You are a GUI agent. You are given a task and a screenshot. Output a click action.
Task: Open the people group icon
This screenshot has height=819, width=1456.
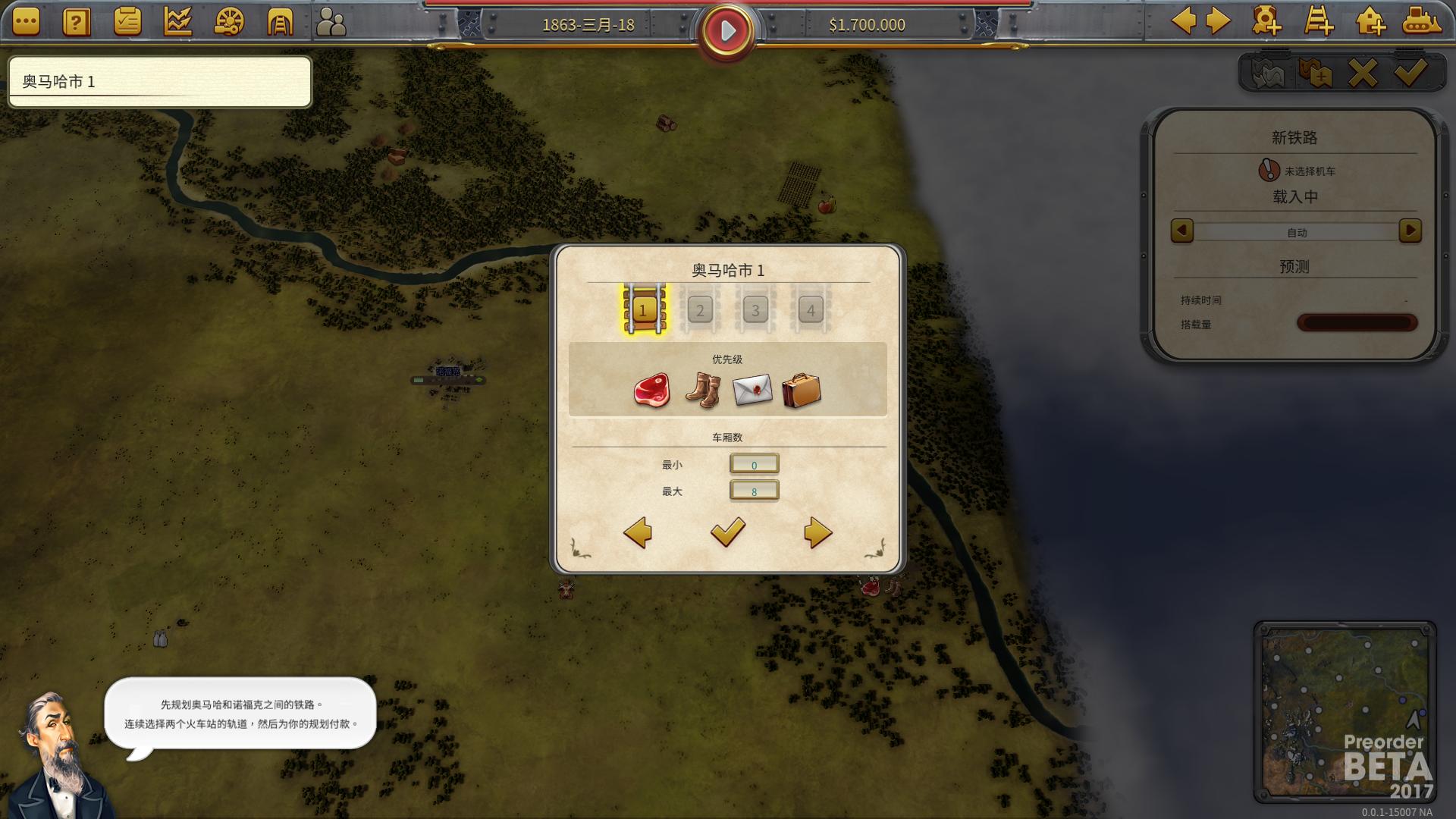(x=331, y=22)
